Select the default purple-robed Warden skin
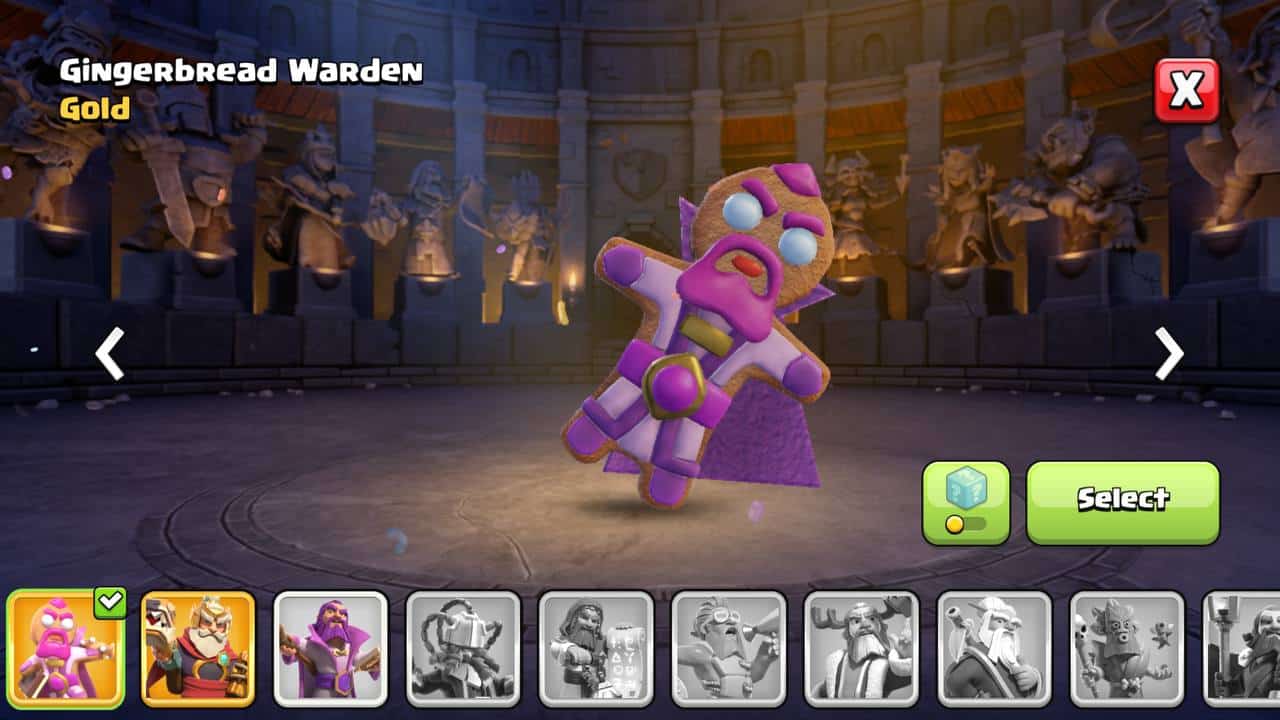 (x=331, y=648)
